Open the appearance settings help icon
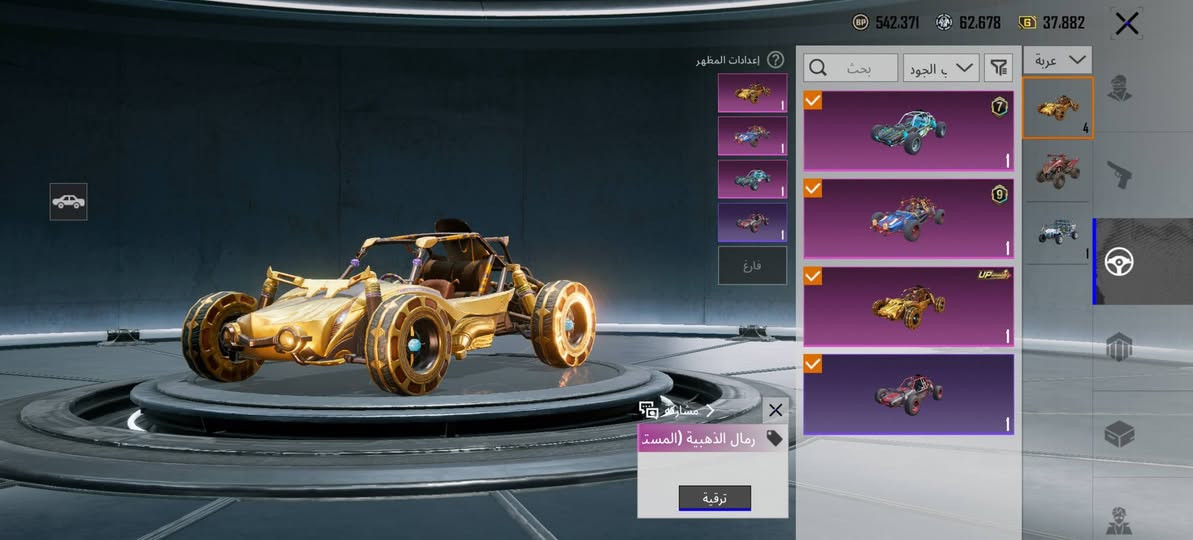Screen dimensions: 1193x540 pos(775,61)
